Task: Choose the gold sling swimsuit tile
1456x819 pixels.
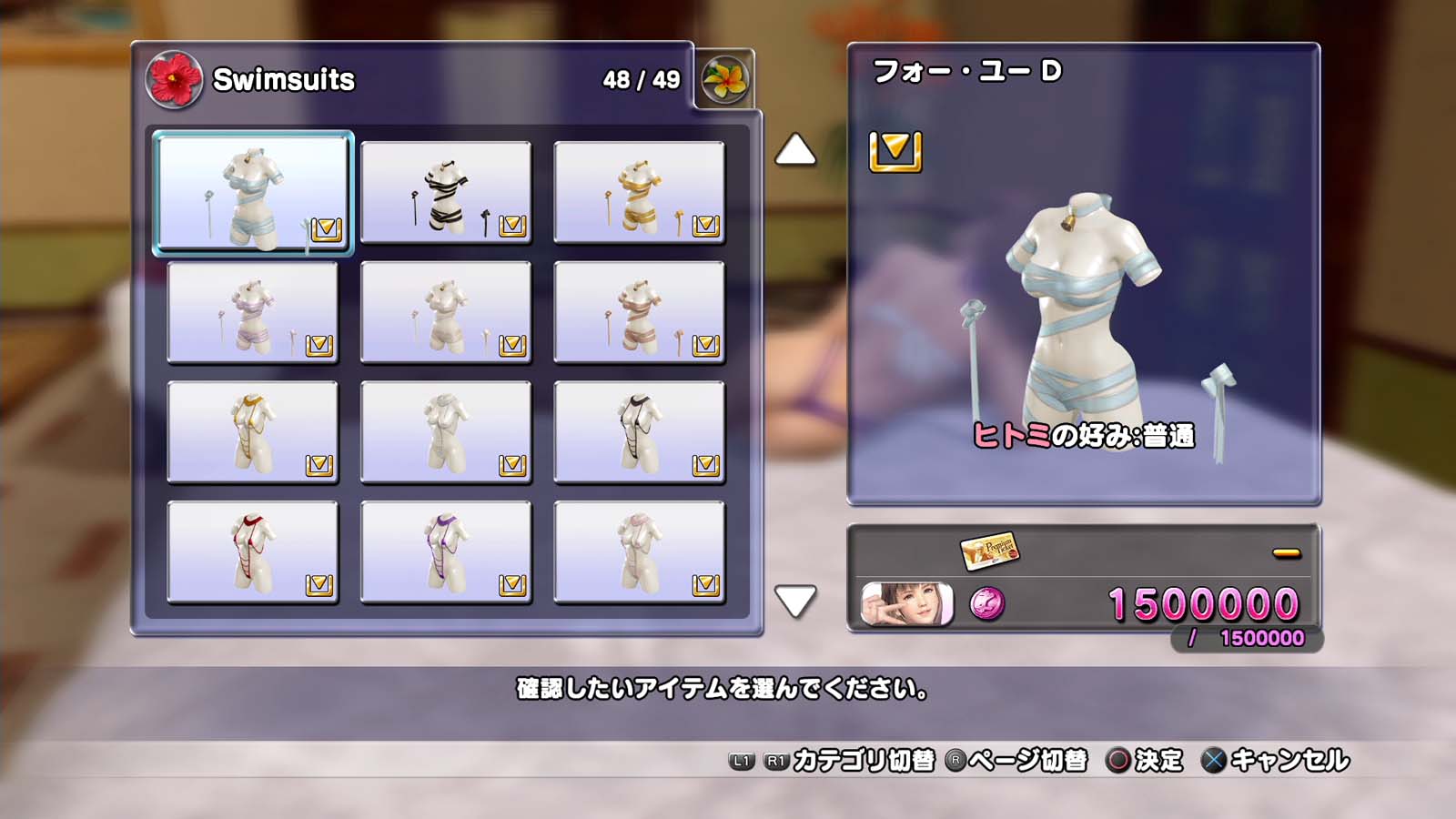Action: (253, 432)
